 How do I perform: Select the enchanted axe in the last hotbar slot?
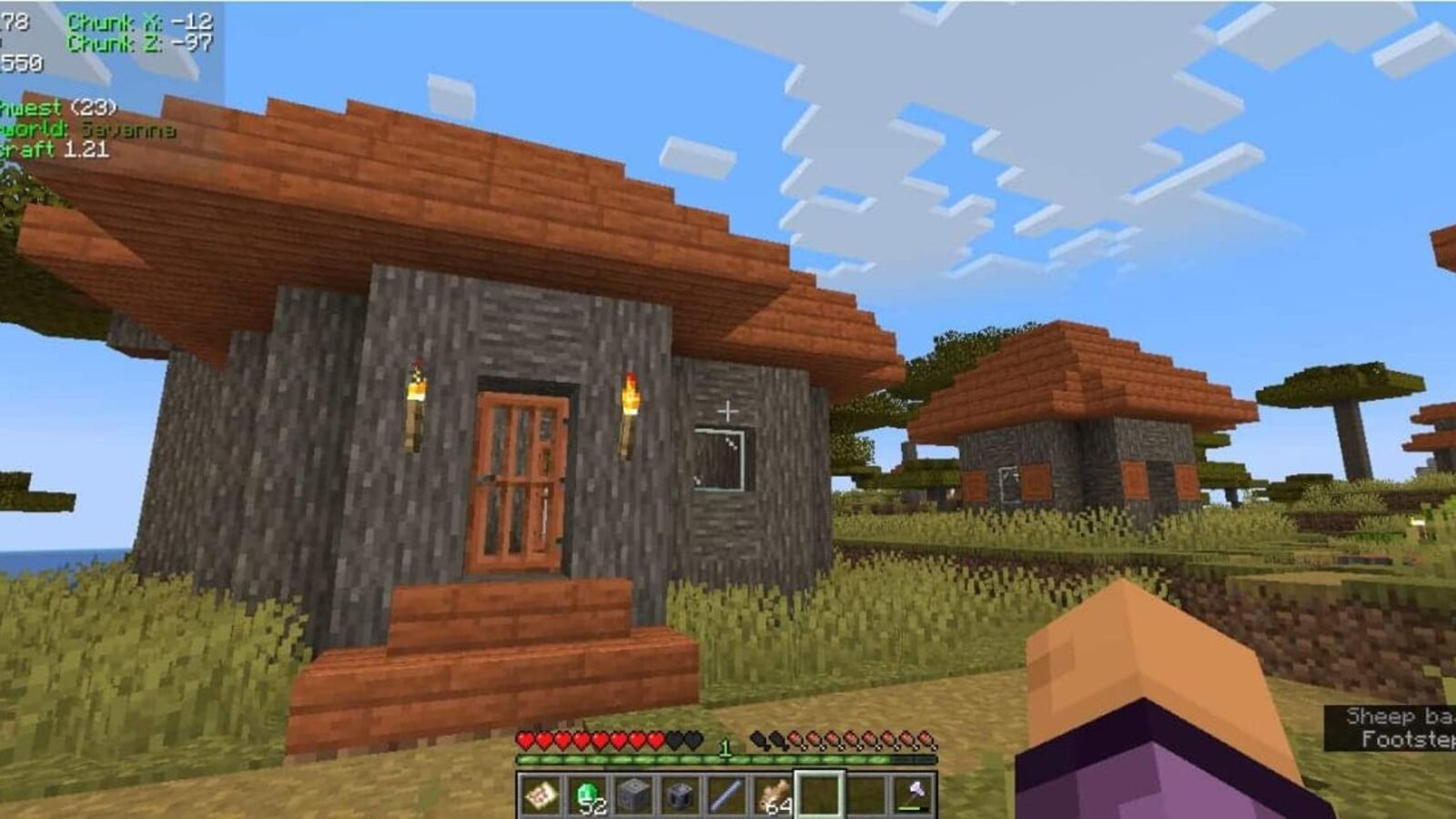(x=913, y=794)
